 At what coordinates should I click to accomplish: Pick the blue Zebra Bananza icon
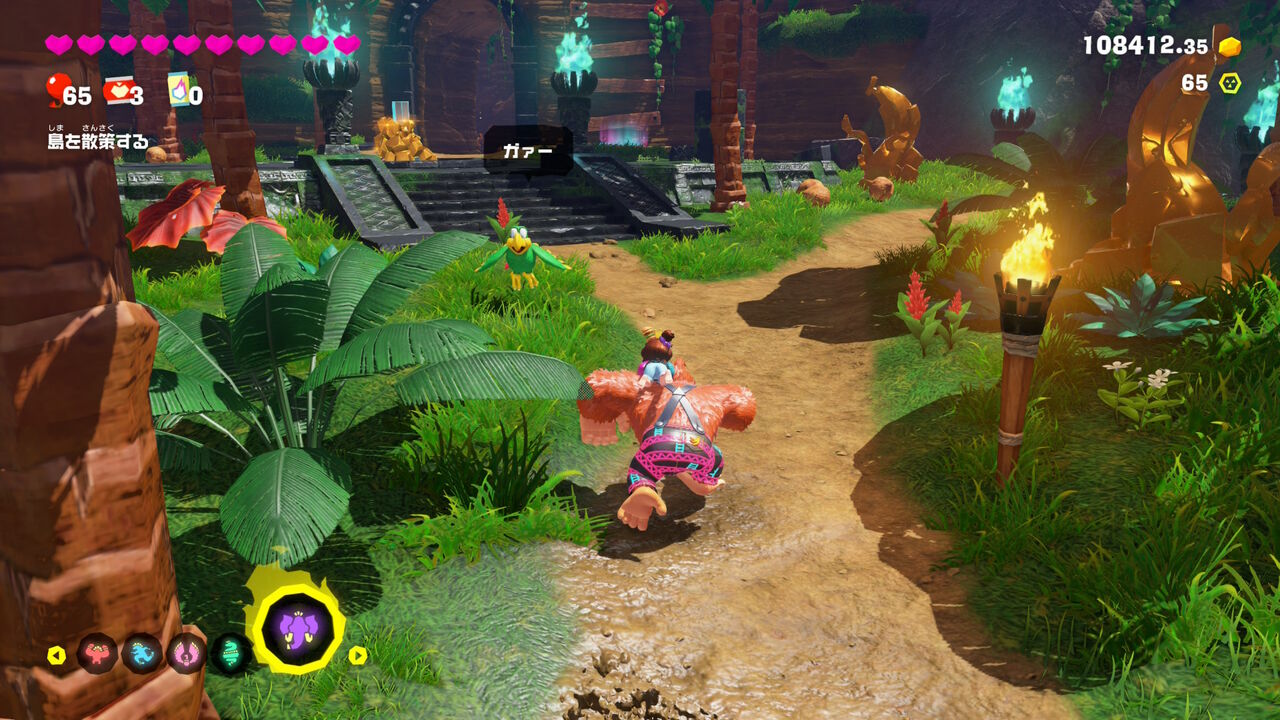tap(142, 654)
